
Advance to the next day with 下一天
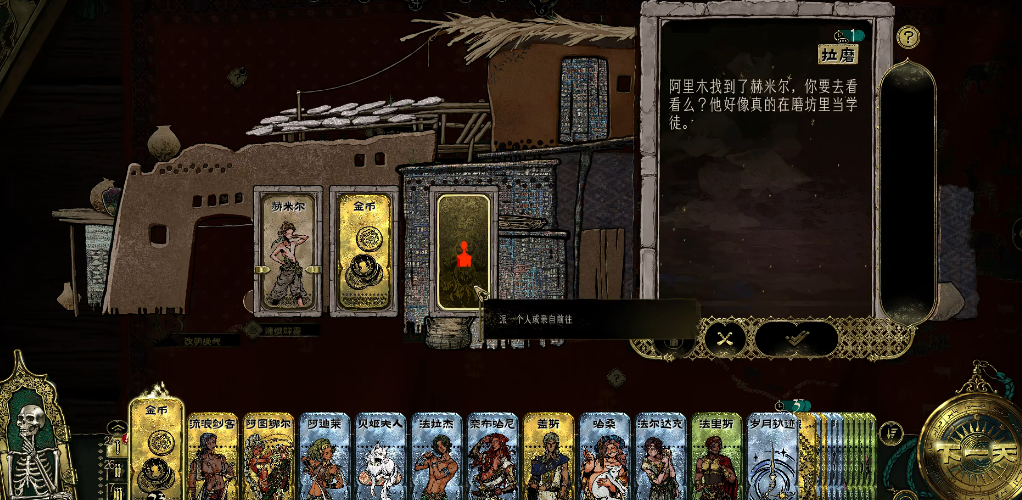[x=966, y=446]
